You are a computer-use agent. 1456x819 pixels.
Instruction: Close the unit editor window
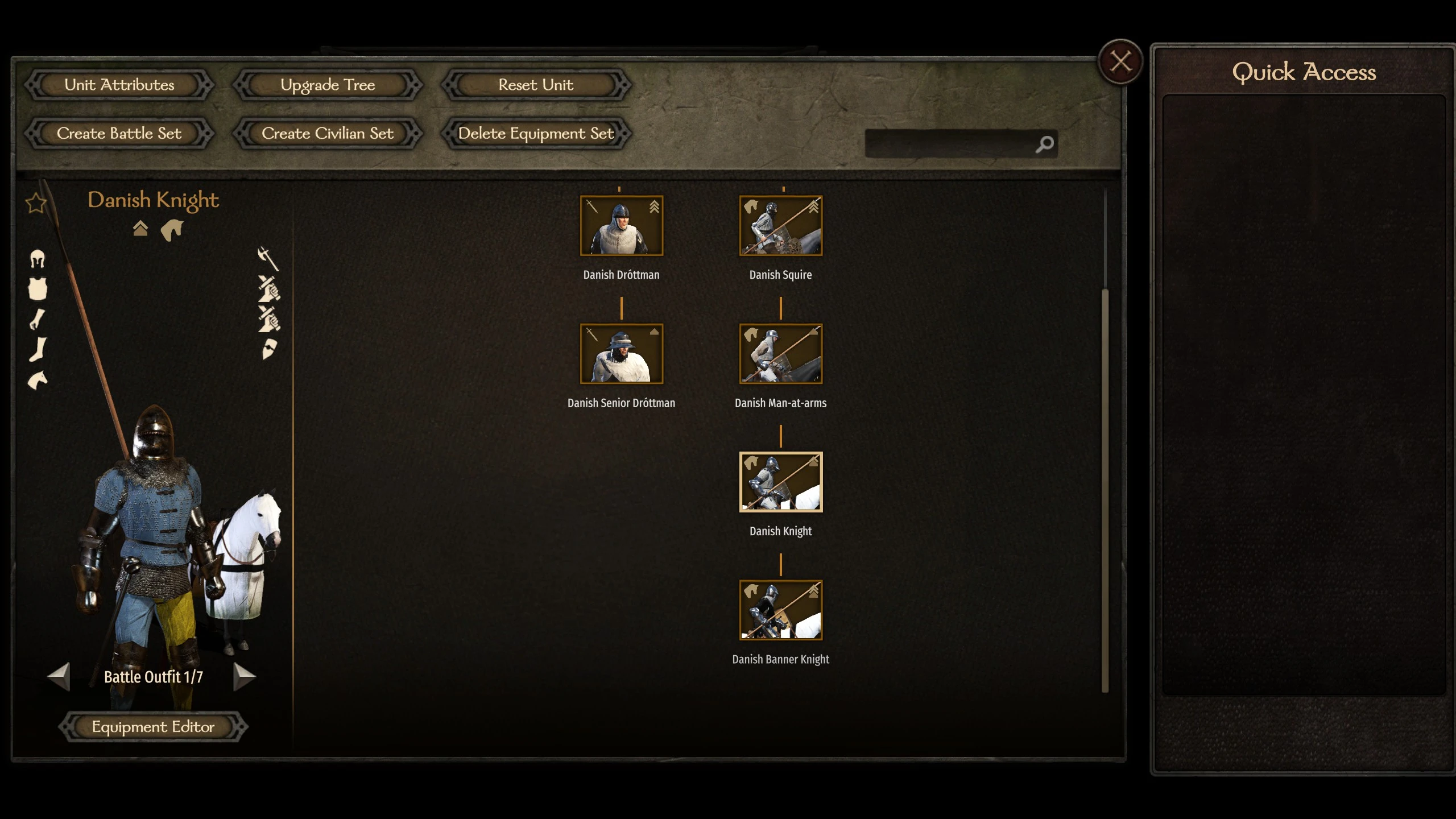(1120, 61)
